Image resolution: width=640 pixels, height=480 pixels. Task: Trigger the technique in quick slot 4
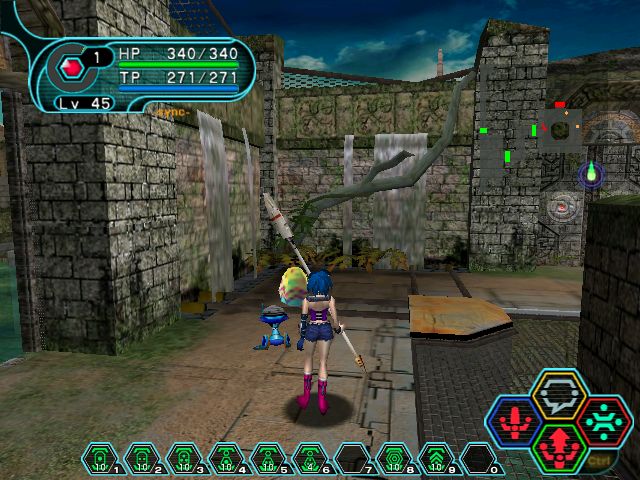pos(225,458)
